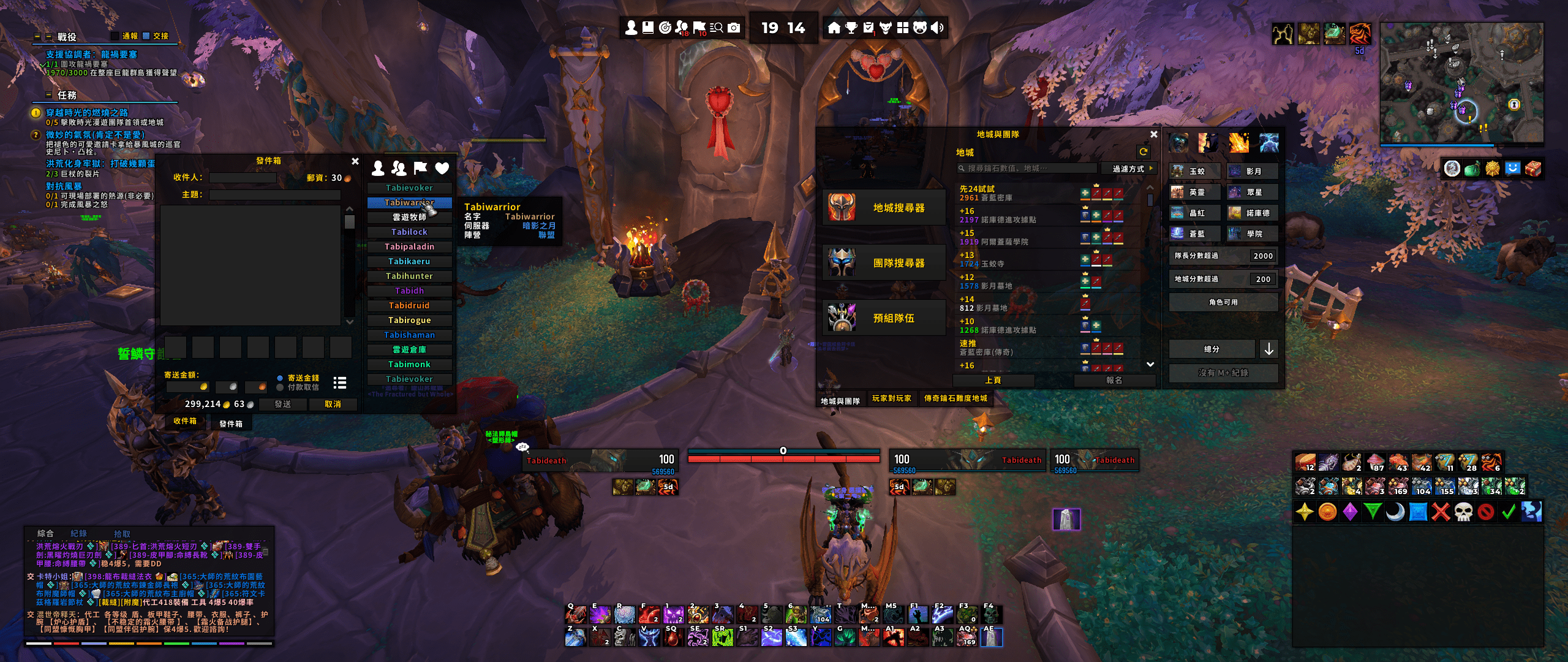Switch to the 玩家對玩家 PvP tab

(892, 399)
